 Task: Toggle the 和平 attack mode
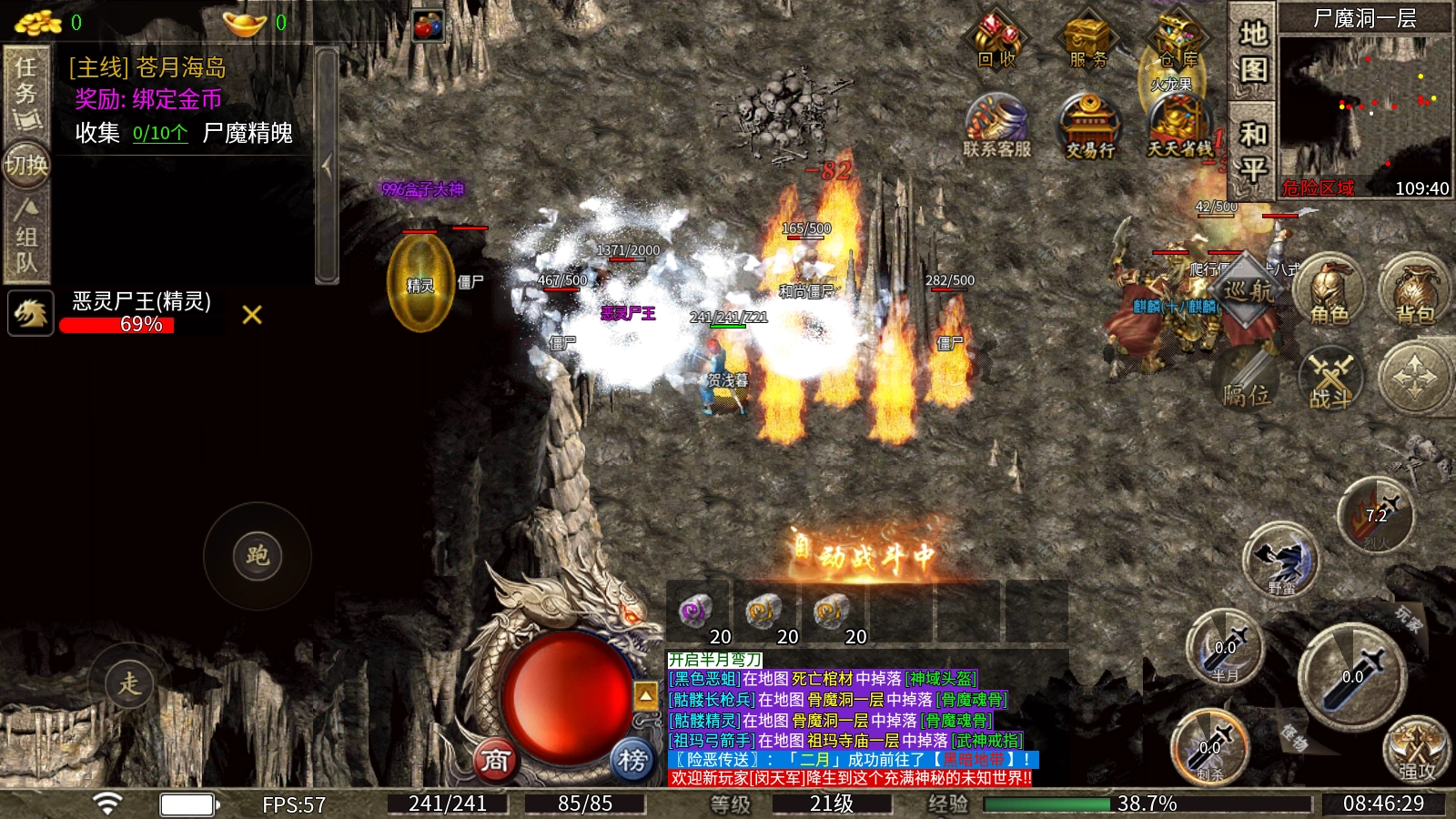[x=1253, y=151]
